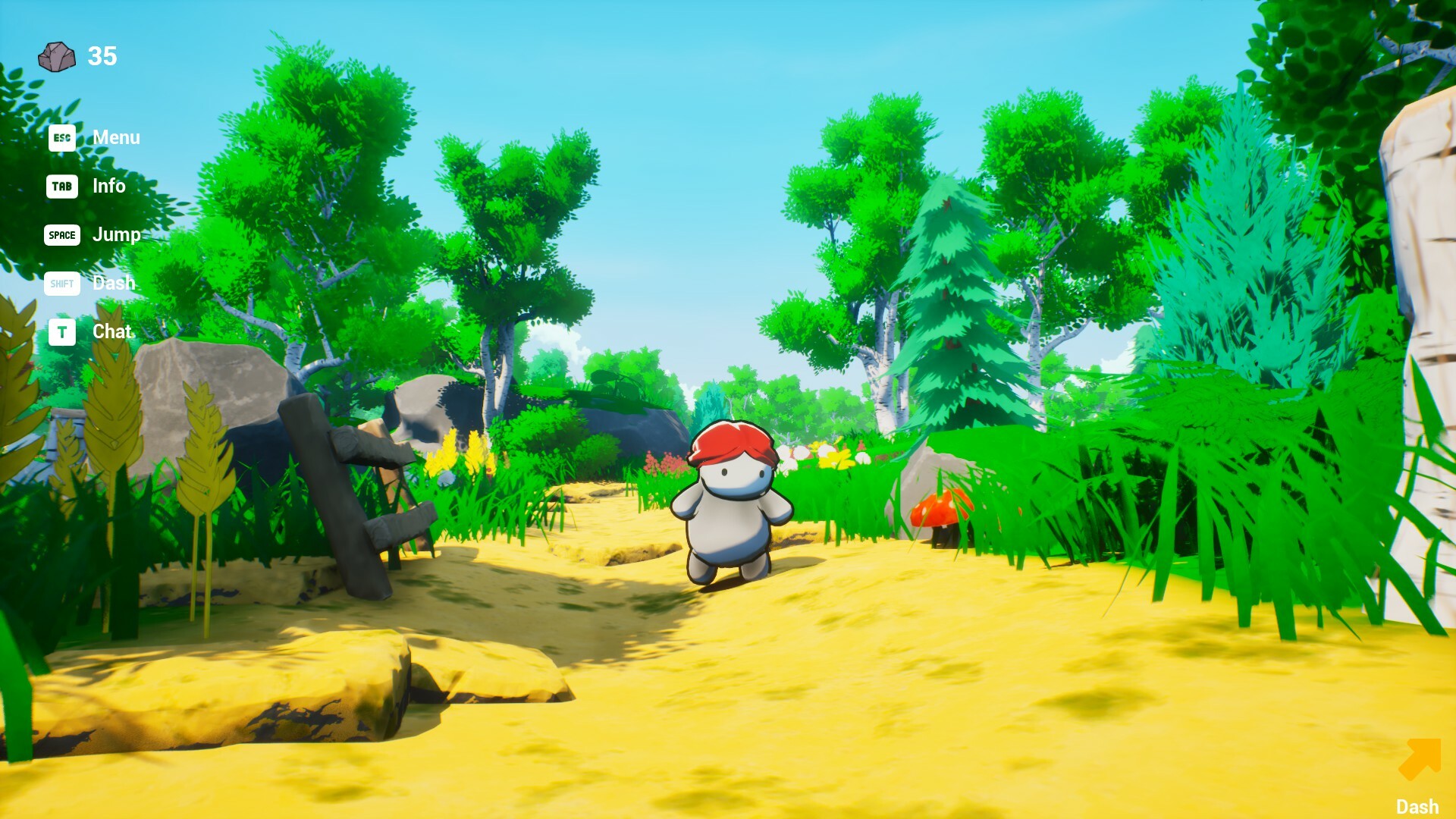The image size is (1456, 819).
Task: Select the SPACE key icon beside Jump
Action: (x=62, y=235)
